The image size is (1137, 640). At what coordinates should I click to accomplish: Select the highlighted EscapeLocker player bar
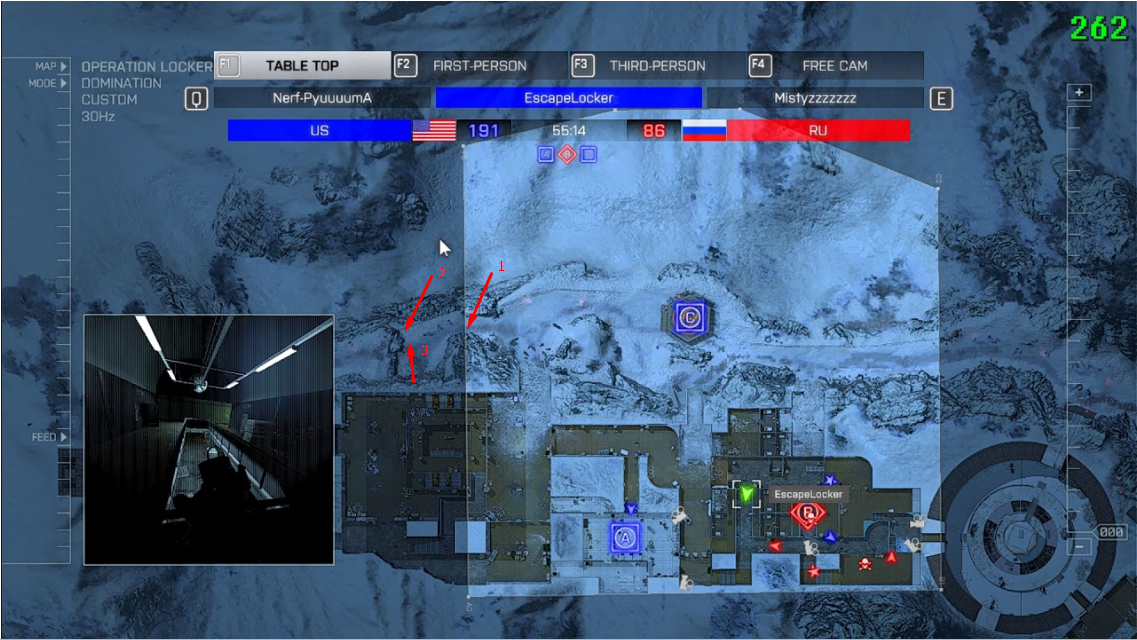(x=568, y=98)
